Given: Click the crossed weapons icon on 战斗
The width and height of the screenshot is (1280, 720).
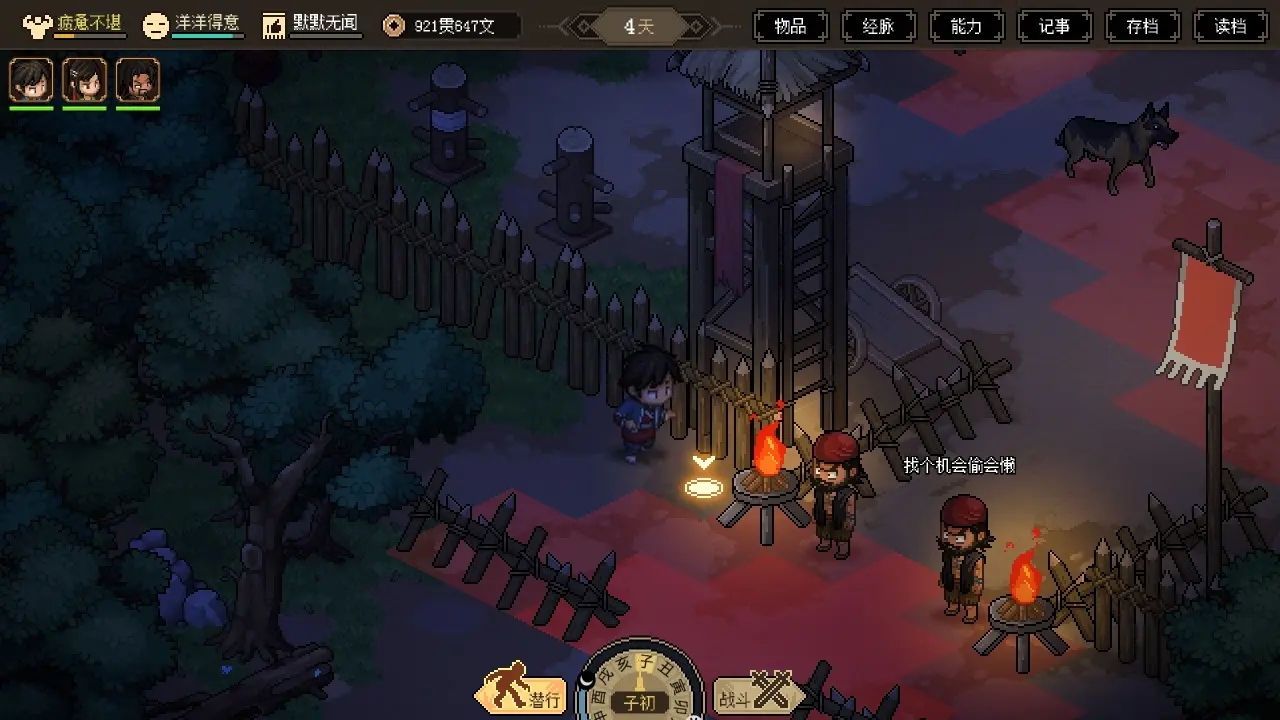Looking at the screenshot, I should click(773, 691).
